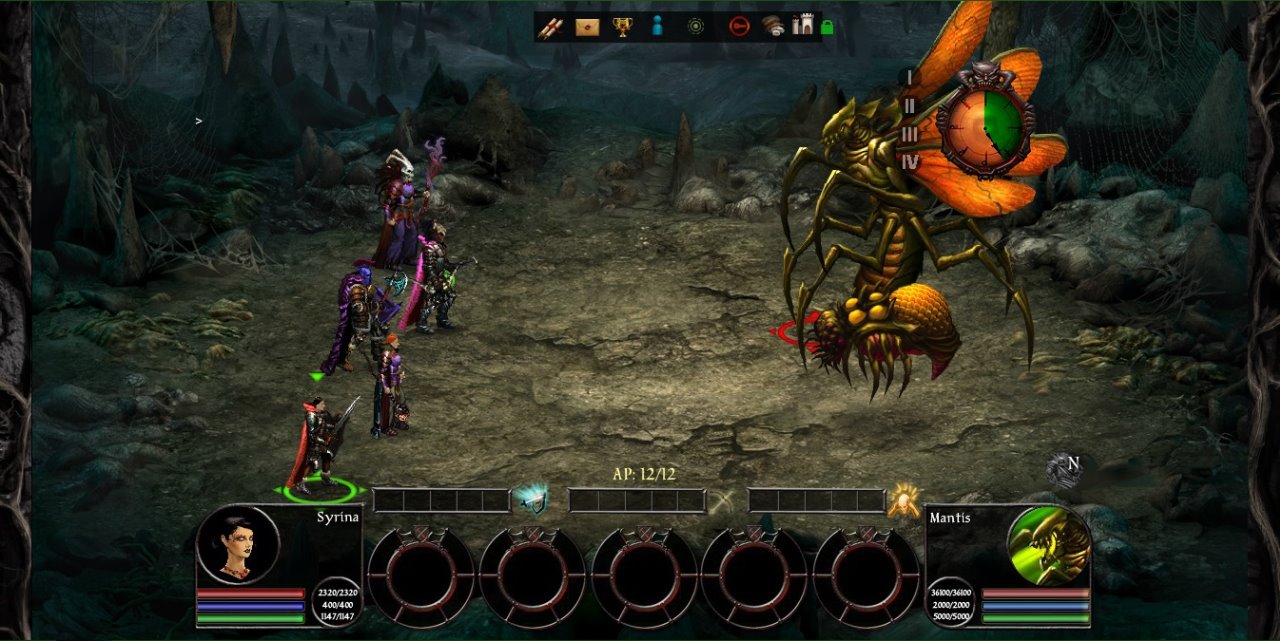Open the crossed scrolls icon
The width and height of the screenshot is (1280, 641).
551,27
